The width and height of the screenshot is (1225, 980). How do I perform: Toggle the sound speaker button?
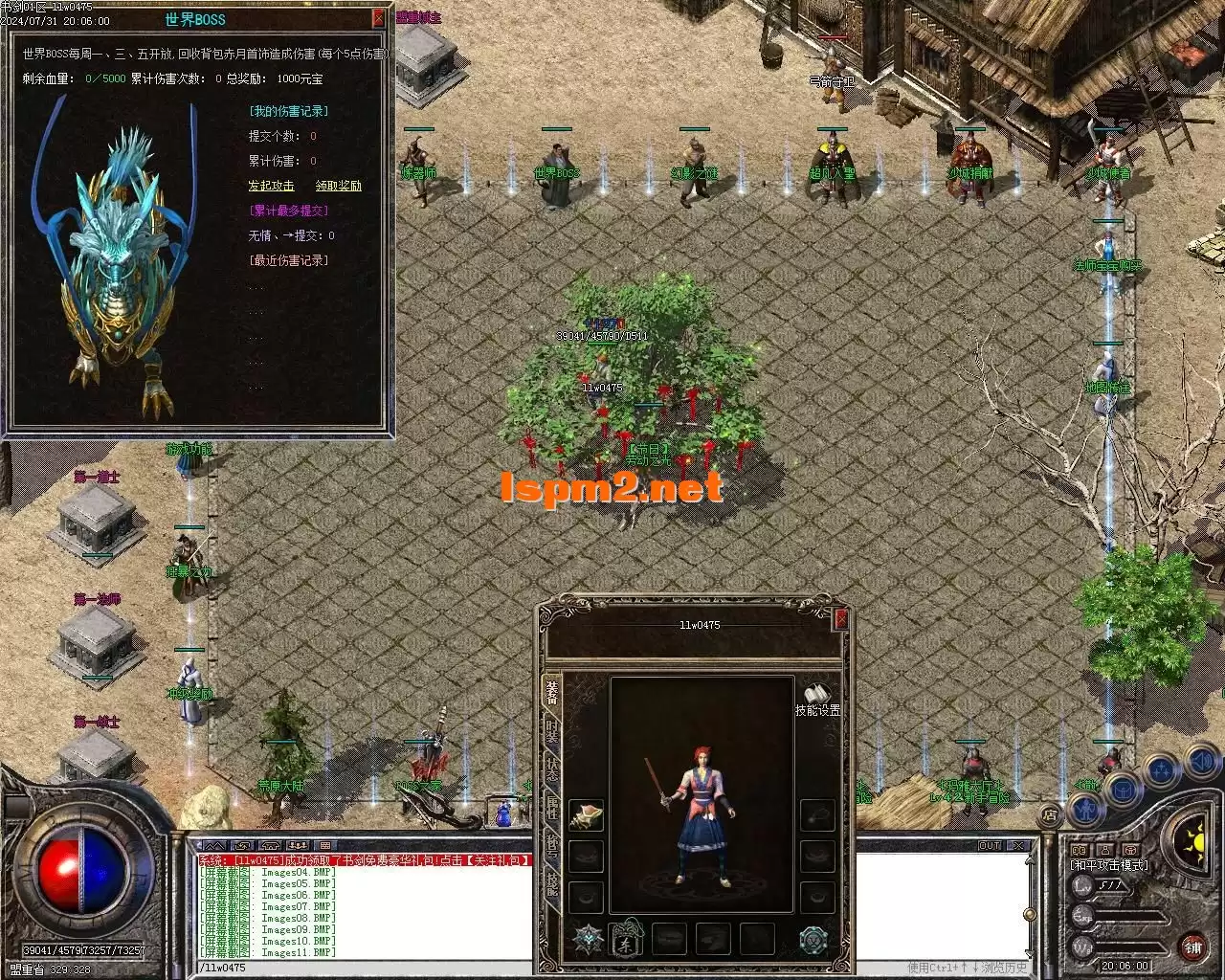coord(1200,763)
